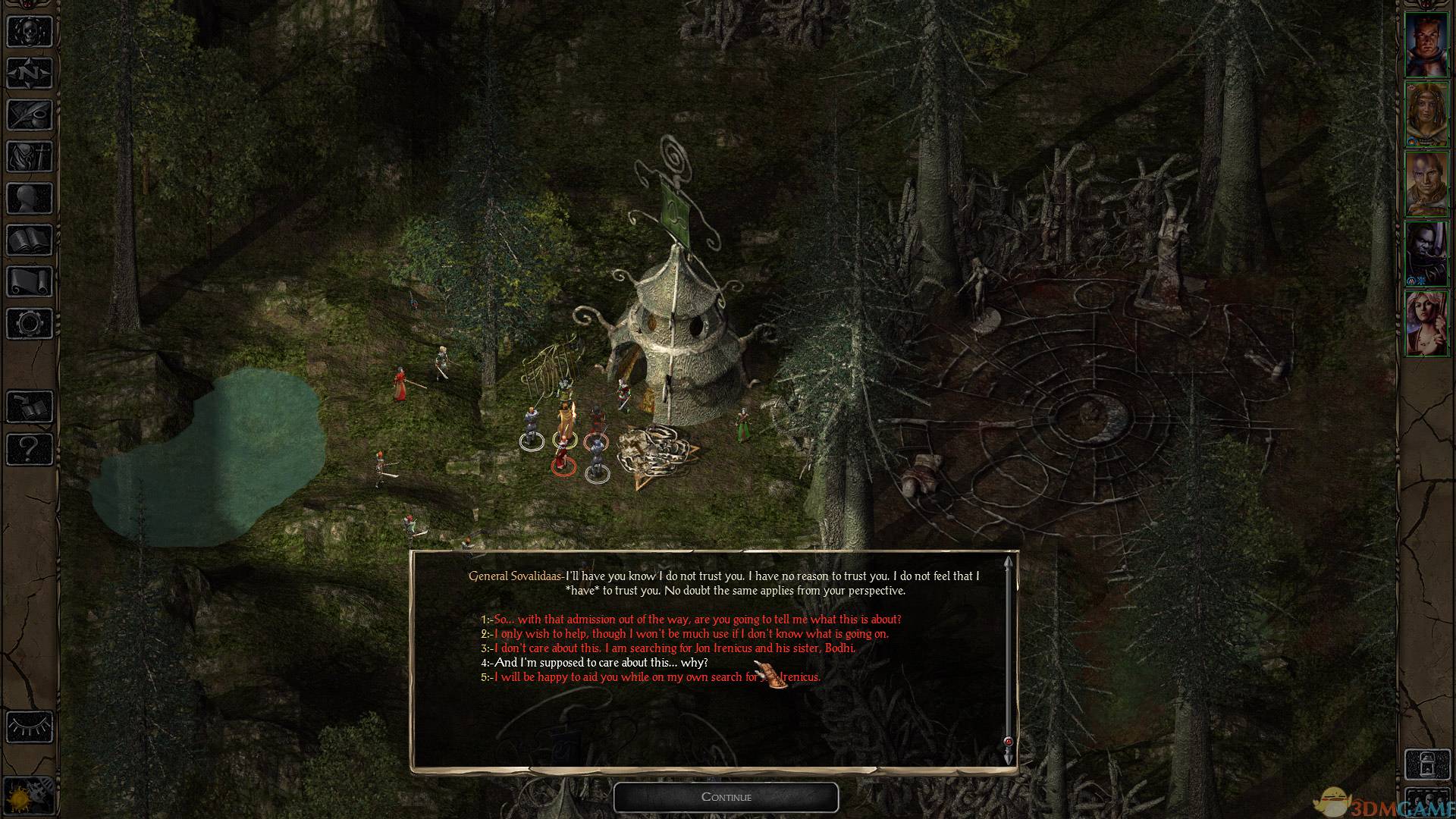The image size is (1456, 819).
Task: Open help with the question mark icon
Action: [30, 450]
